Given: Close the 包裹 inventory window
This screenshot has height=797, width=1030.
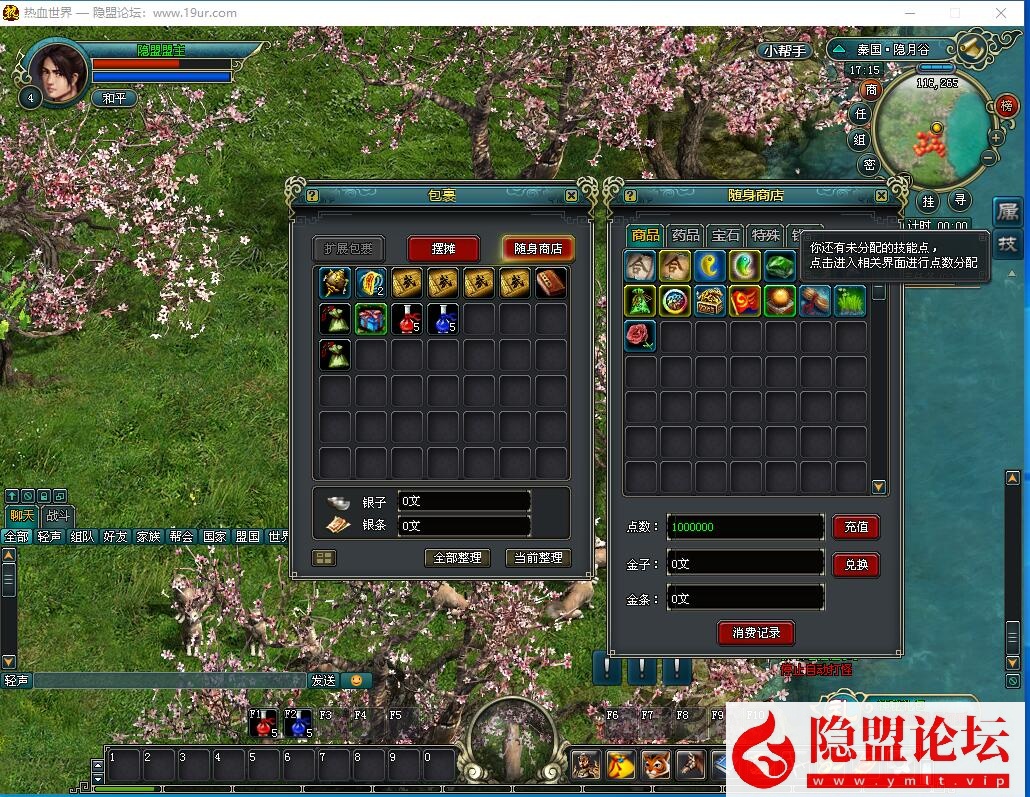Looking at the screenshot, I should point(571,196).
